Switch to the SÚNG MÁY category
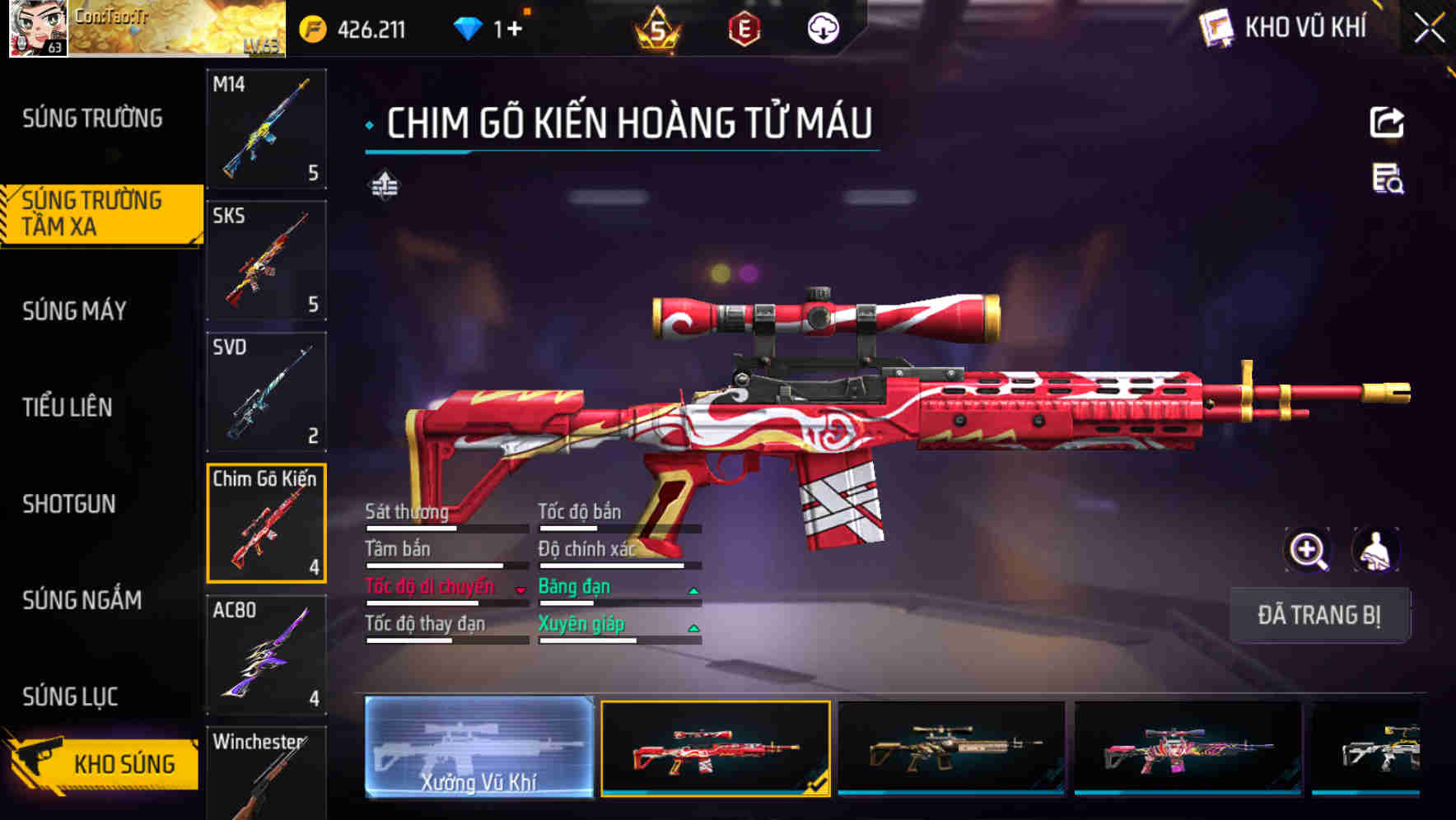The image size is (1456, 820). 74,311
